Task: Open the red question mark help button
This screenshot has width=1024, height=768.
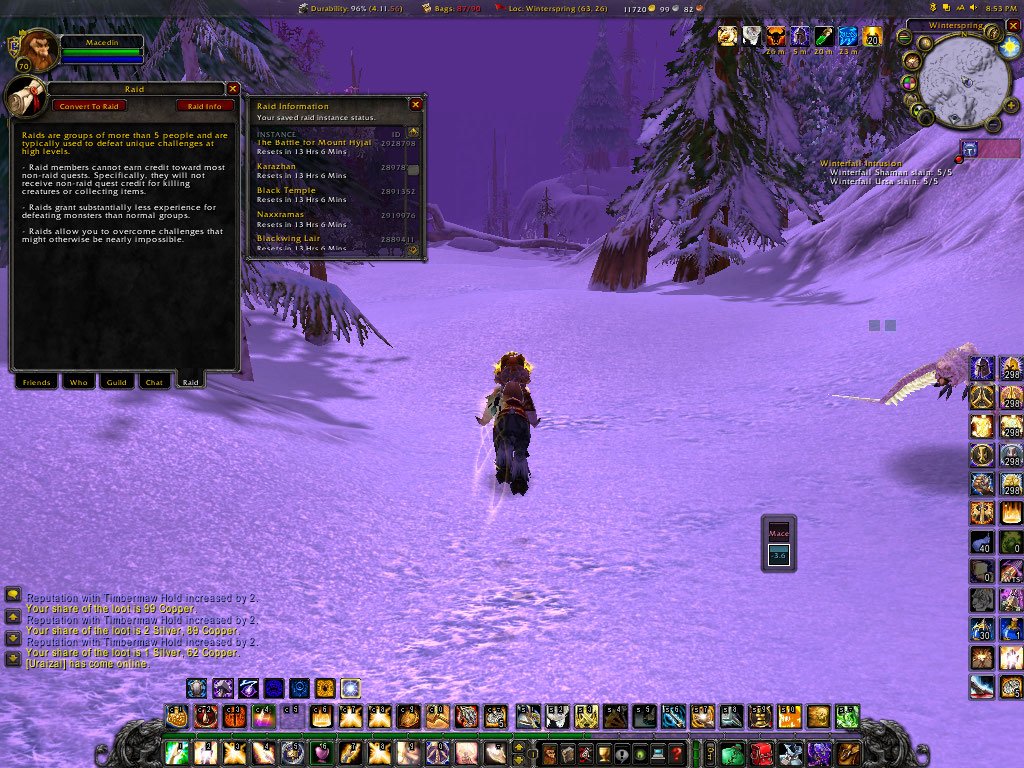Action: (677, 752)
